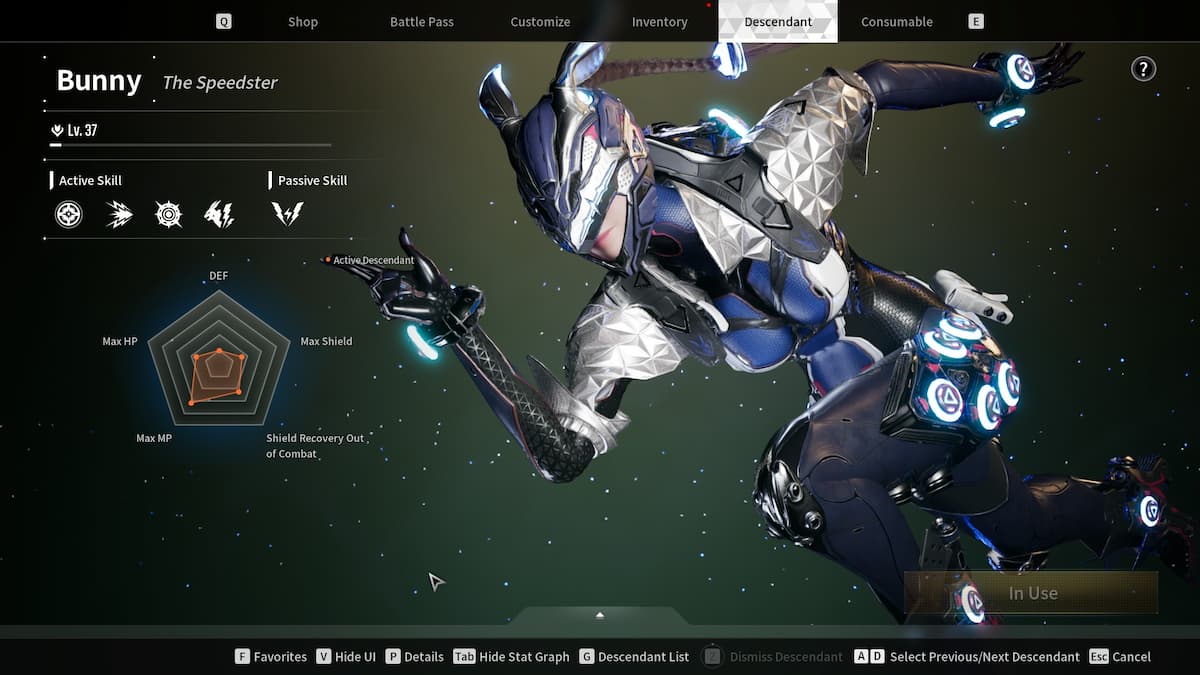Viewport: 1200px width, 675px height.
Task: Click the question mark help button
Action: click(1143, 68)
